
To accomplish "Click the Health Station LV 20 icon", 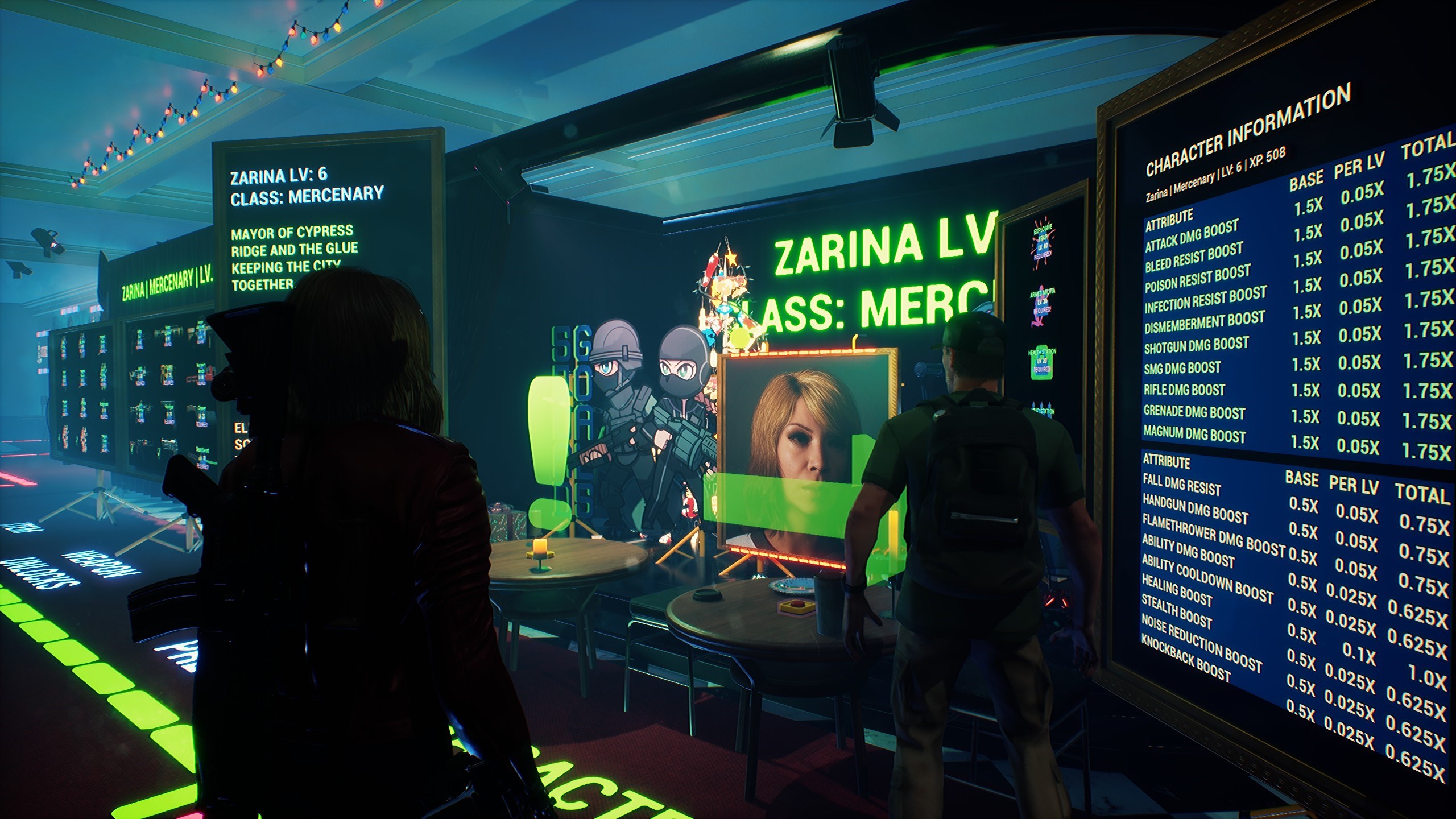I will [x=1043, y=362].
